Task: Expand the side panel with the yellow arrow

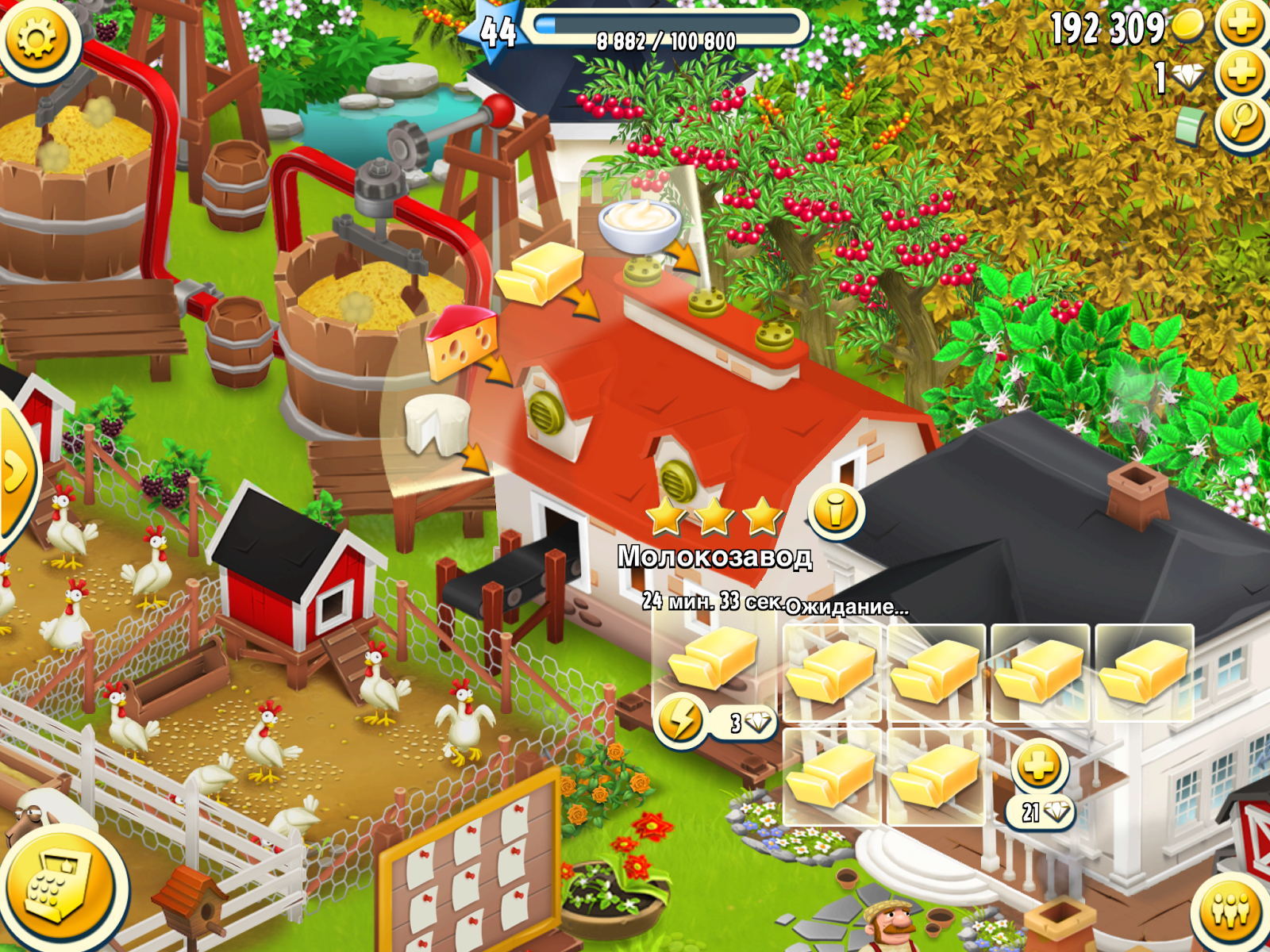Action: [16, 468]
